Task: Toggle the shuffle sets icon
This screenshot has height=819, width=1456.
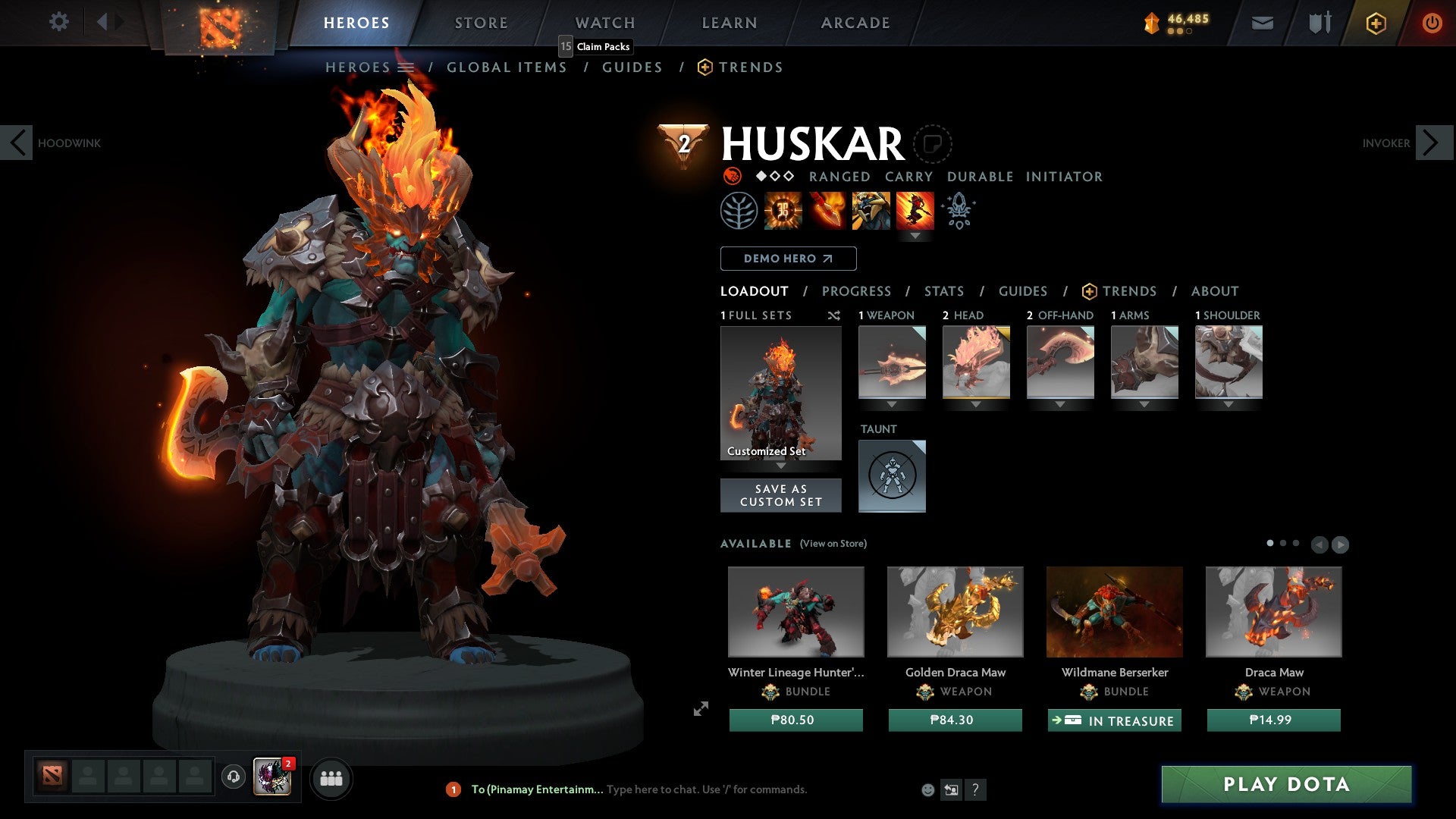Action: 834,315
